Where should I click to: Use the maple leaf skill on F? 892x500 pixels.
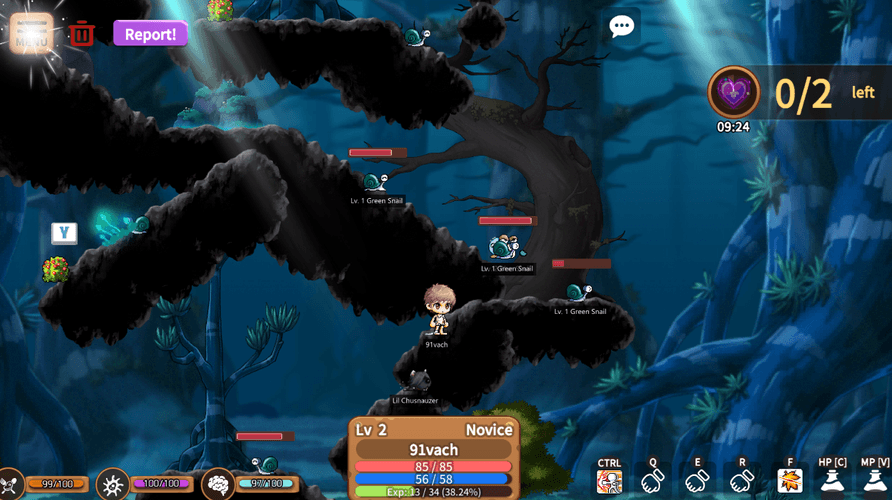coord(790,481)
